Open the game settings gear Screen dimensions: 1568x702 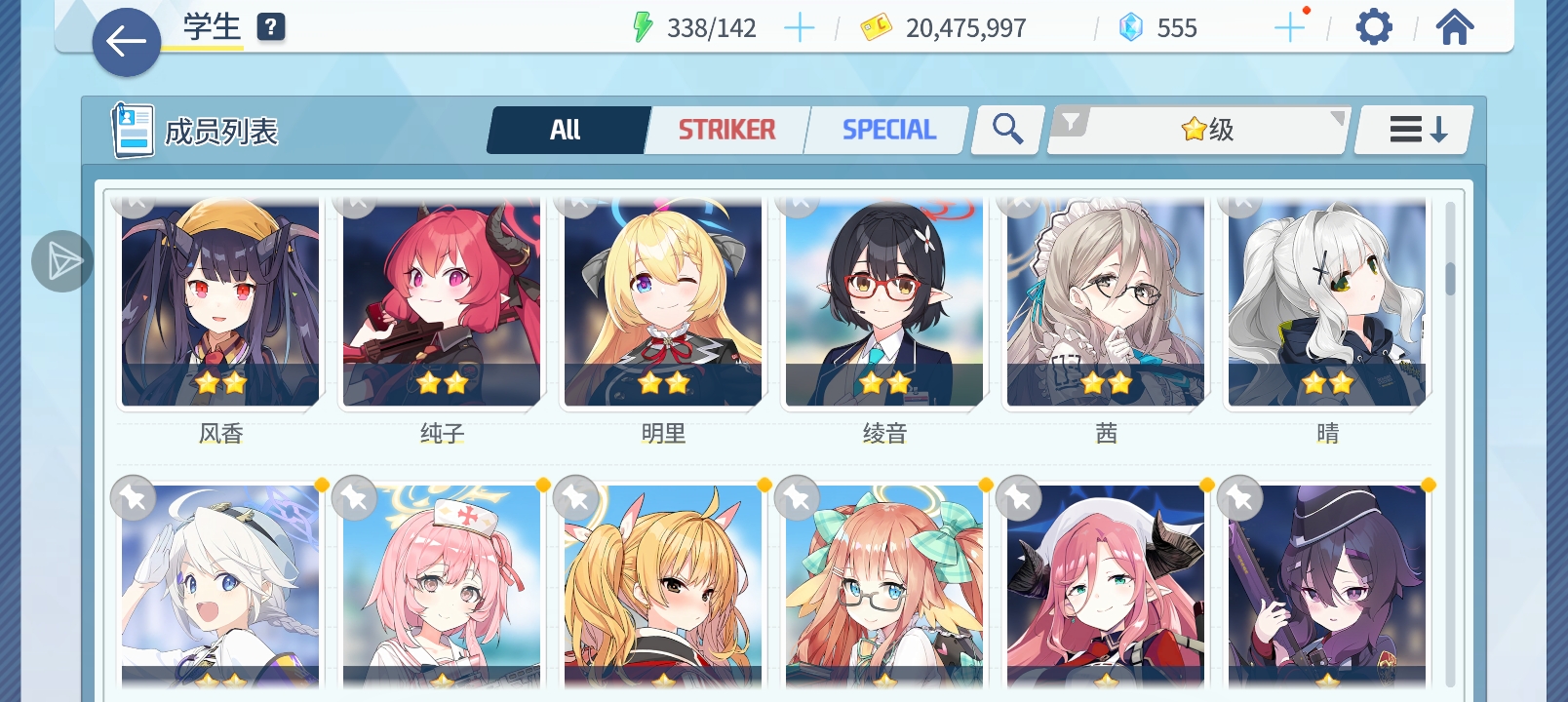(x=1374, y=26)
